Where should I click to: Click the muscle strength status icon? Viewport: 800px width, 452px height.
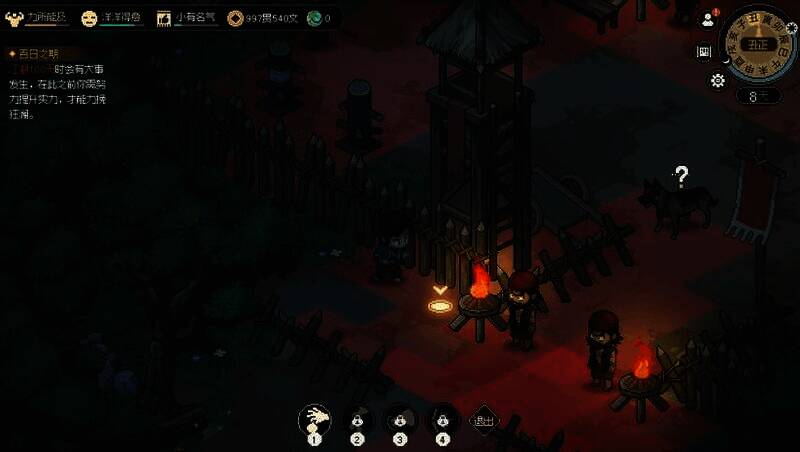[14, 18]
